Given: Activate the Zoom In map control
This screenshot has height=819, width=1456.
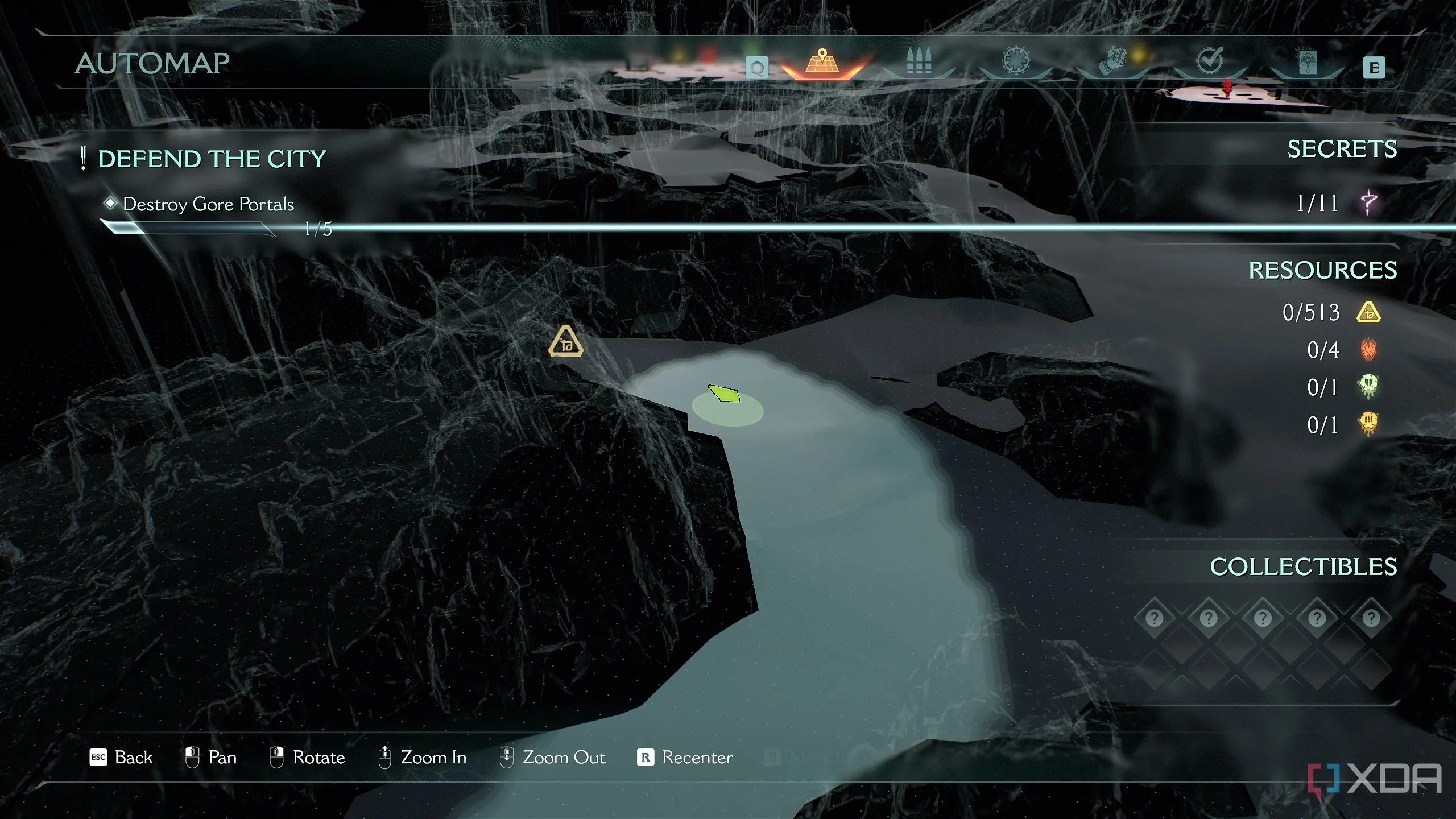Looking at the screenshot, I should 423,758.
